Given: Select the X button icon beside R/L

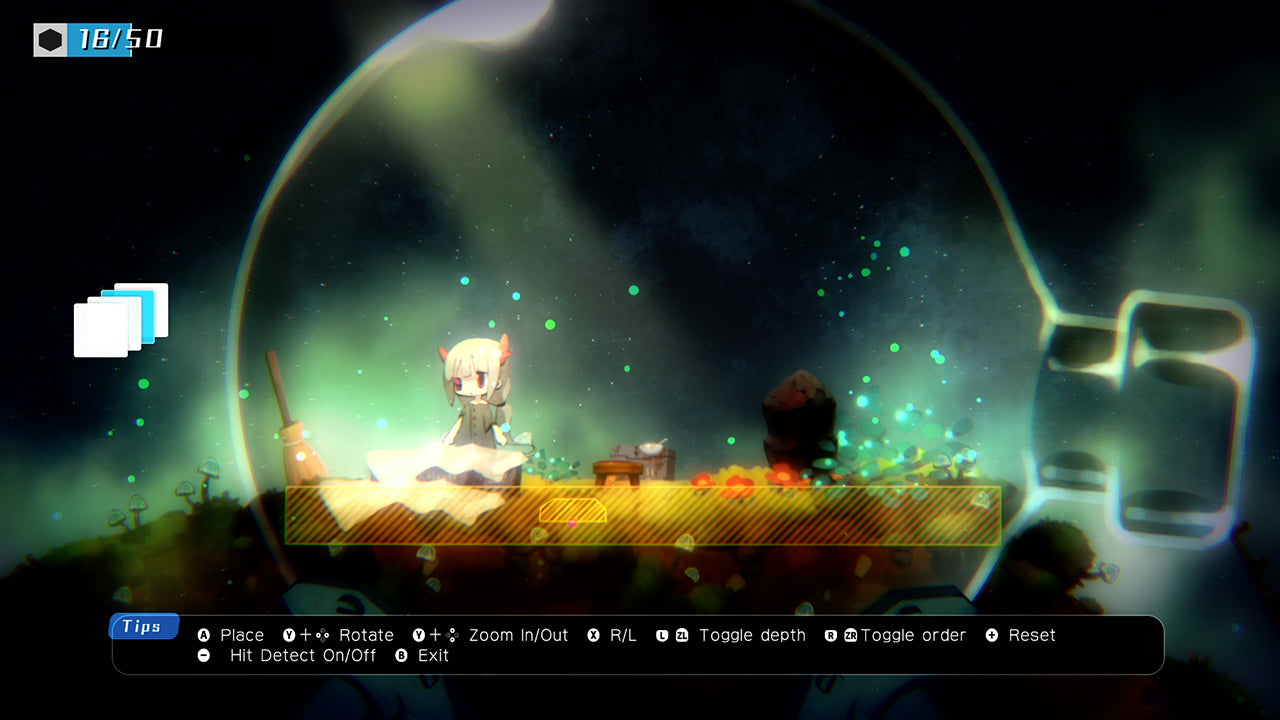Looking at the screenshot, I should point(591,635).
